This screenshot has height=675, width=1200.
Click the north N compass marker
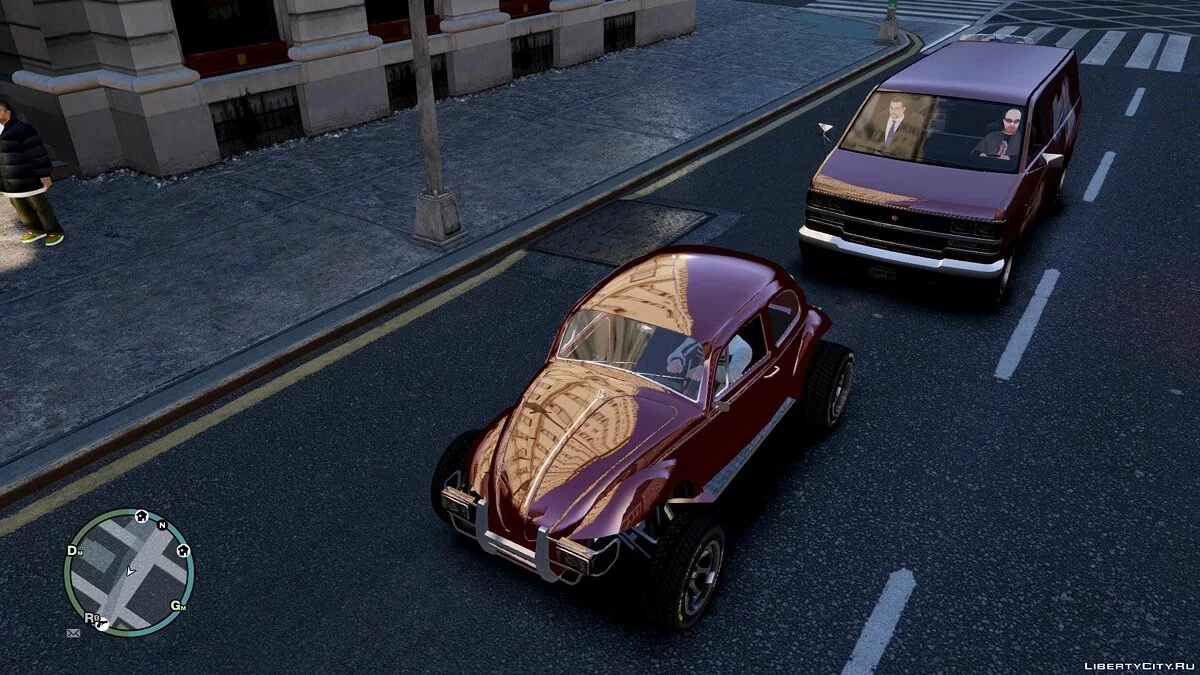(x=162, y=525)
